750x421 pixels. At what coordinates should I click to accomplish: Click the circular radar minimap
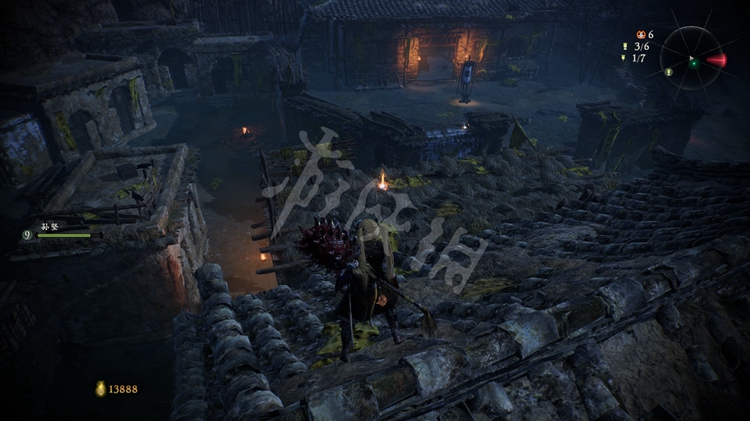click(692, 58)
